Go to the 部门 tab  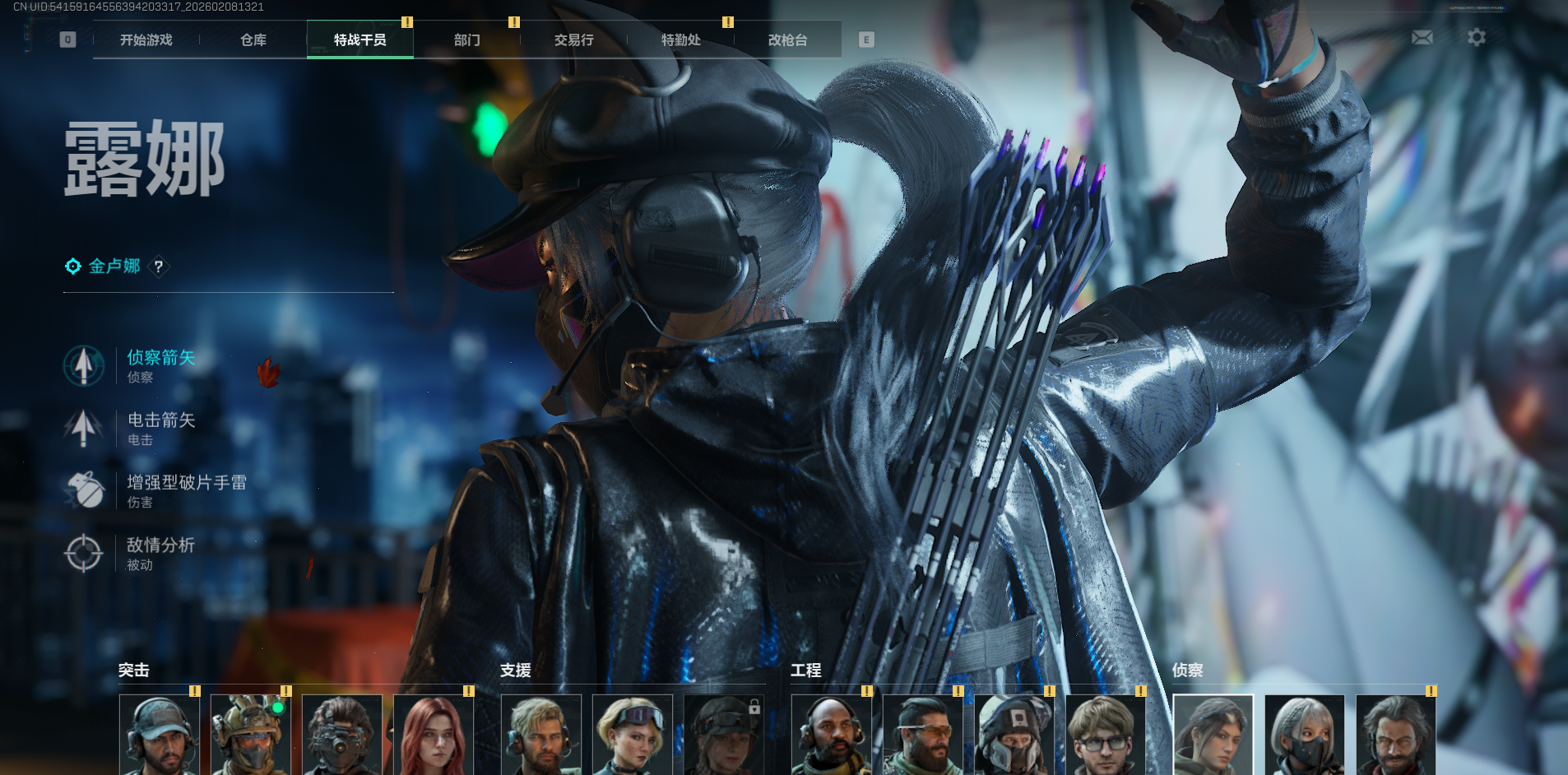point(466,39)
